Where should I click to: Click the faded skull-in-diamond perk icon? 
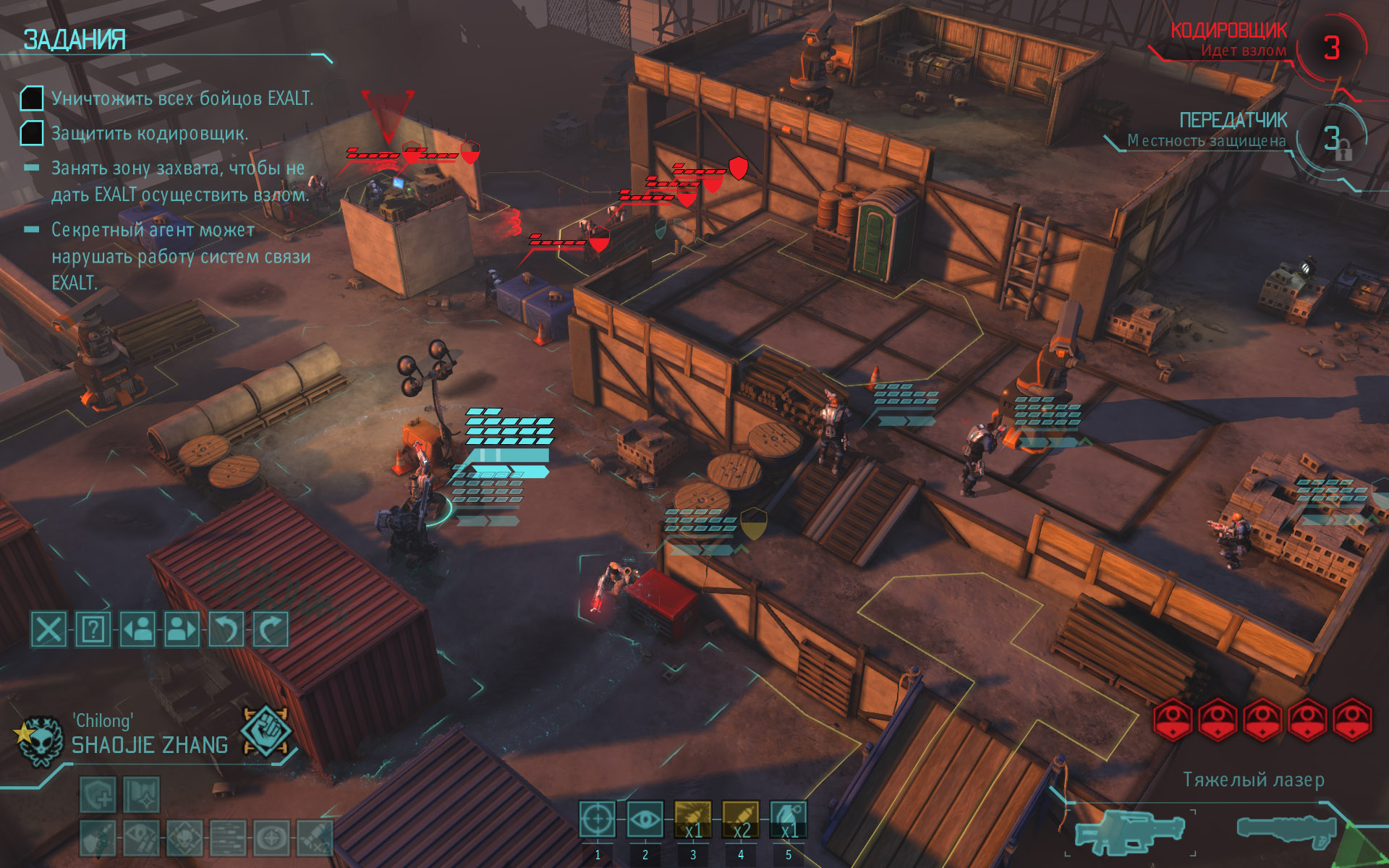point(184,838)
